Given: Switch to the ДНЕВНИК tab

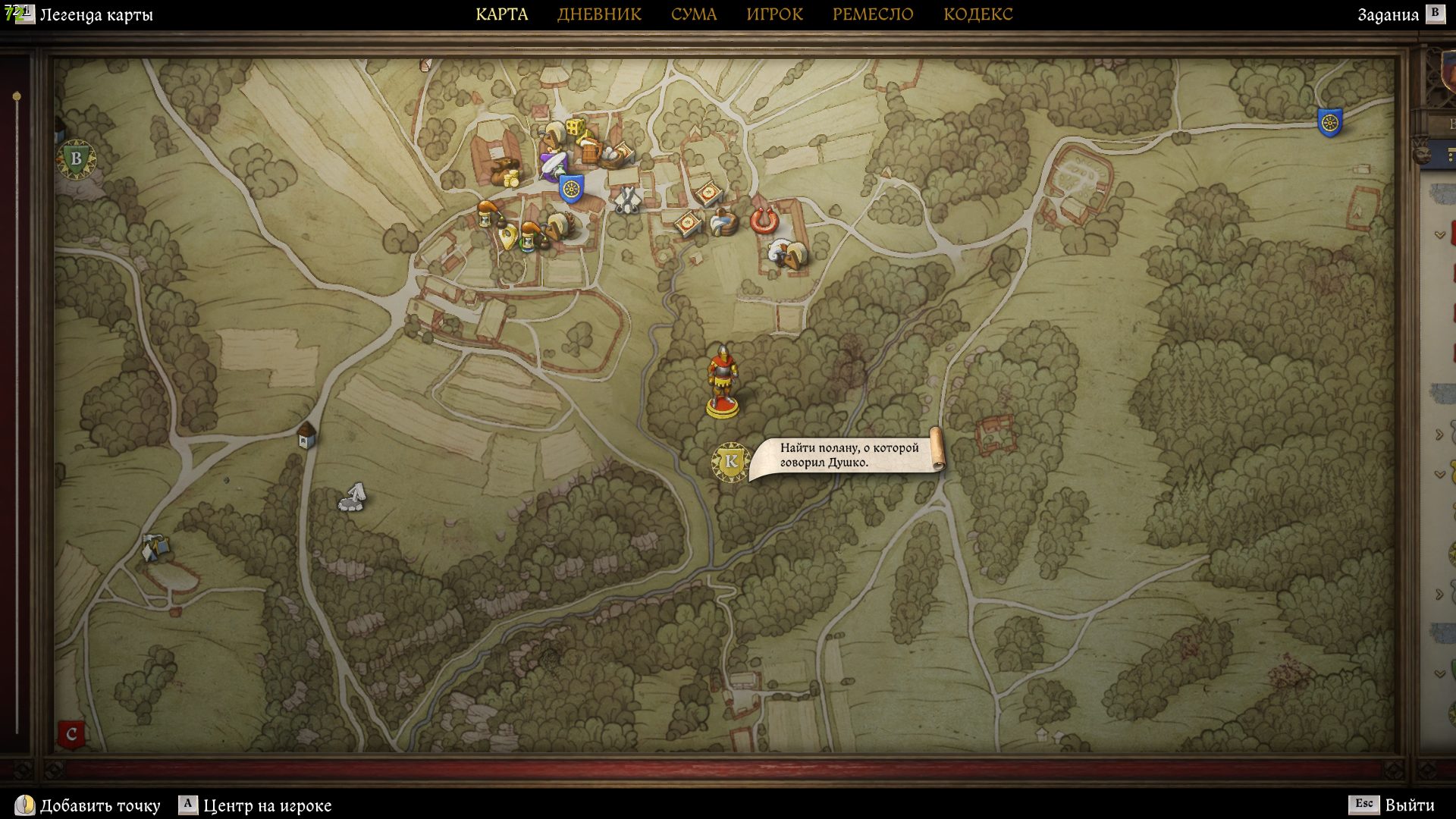Looking at the screenshot, I should pos(599,14).
